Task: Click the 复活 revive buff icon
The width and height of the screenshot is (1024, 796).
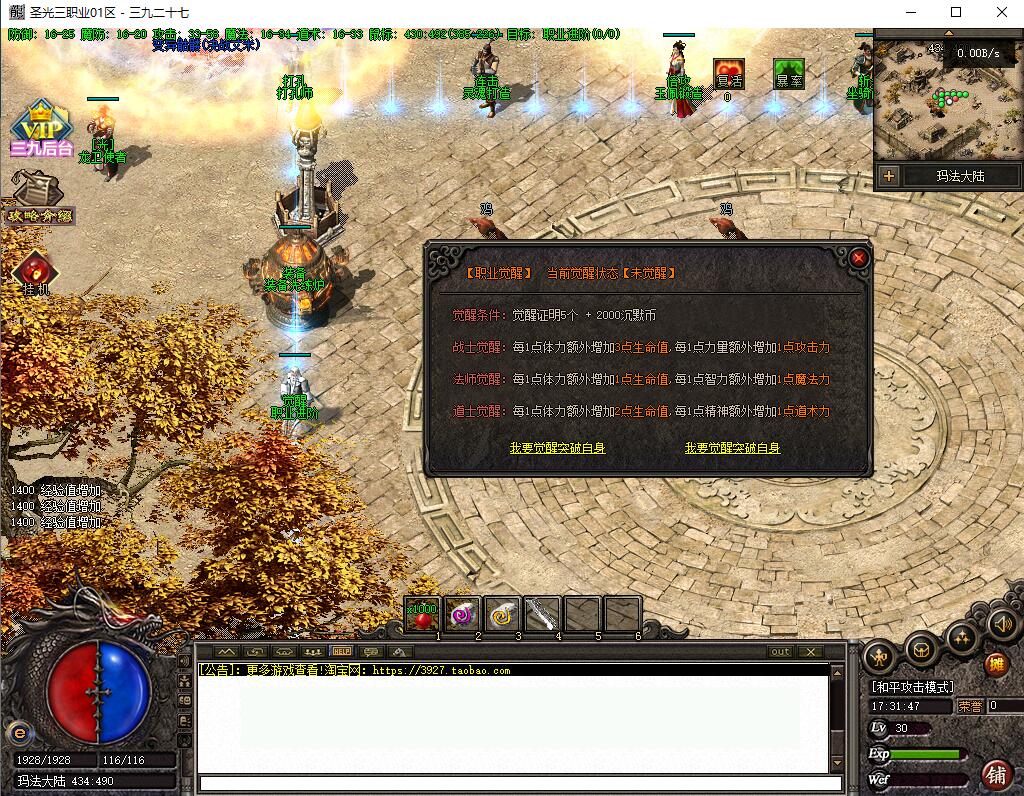Action: pyautogui.click(x=728, y=75)
